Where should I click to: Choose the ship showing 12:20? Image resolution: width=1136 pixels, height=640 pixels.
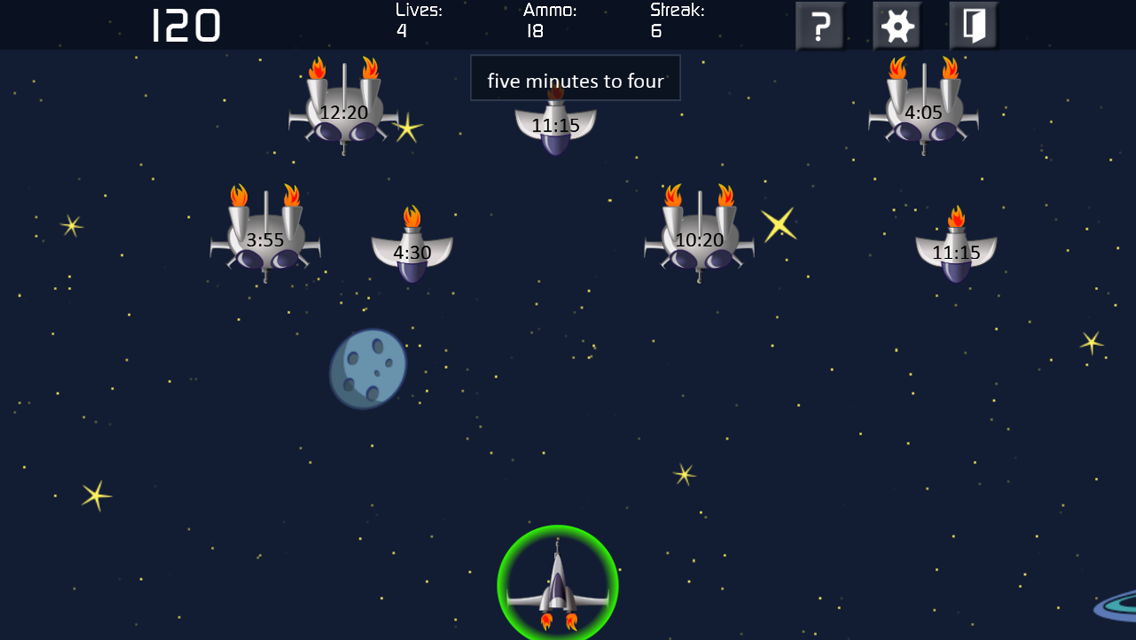point(343,112)
